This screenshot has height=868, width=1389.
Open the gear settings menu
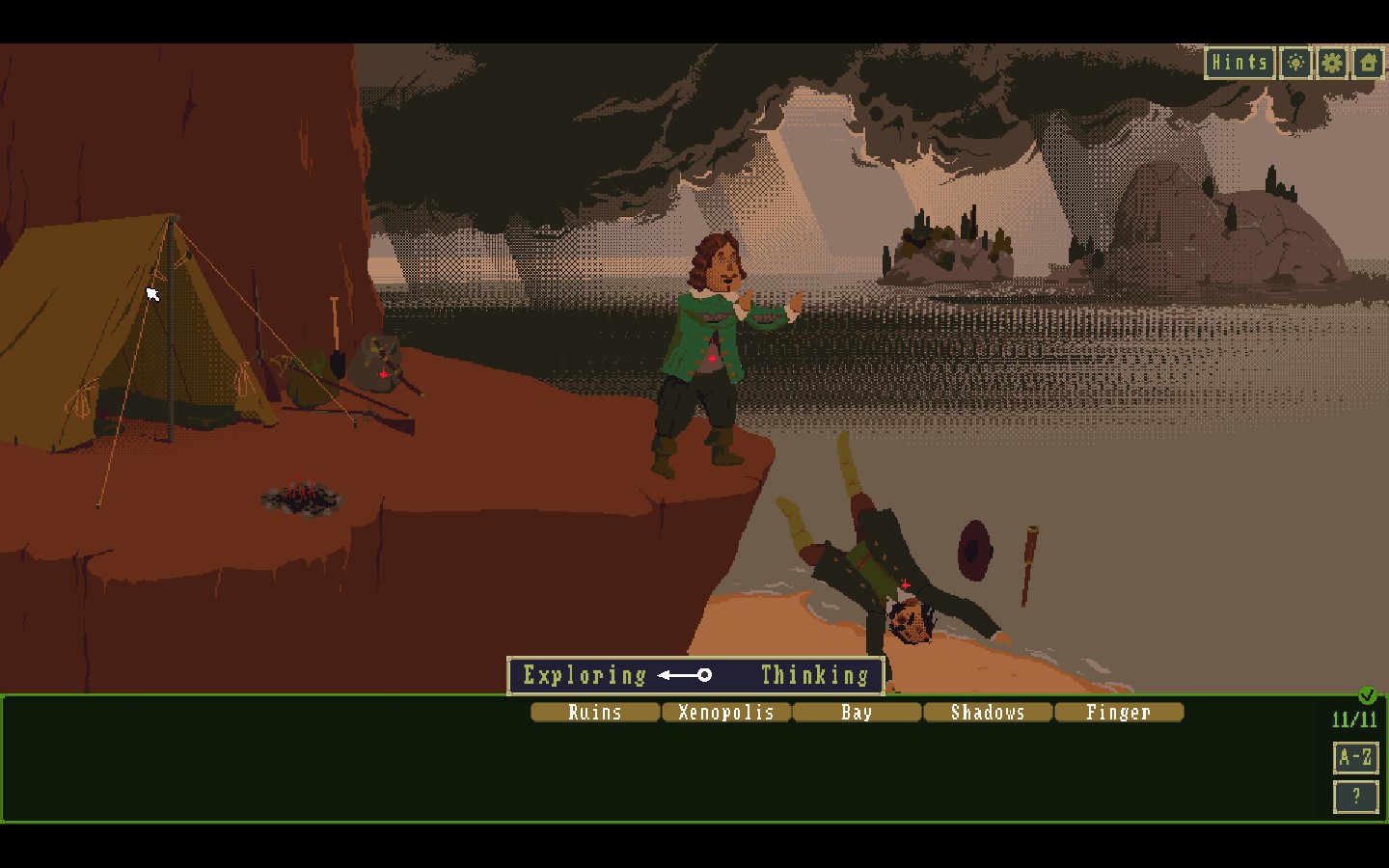1332,63
